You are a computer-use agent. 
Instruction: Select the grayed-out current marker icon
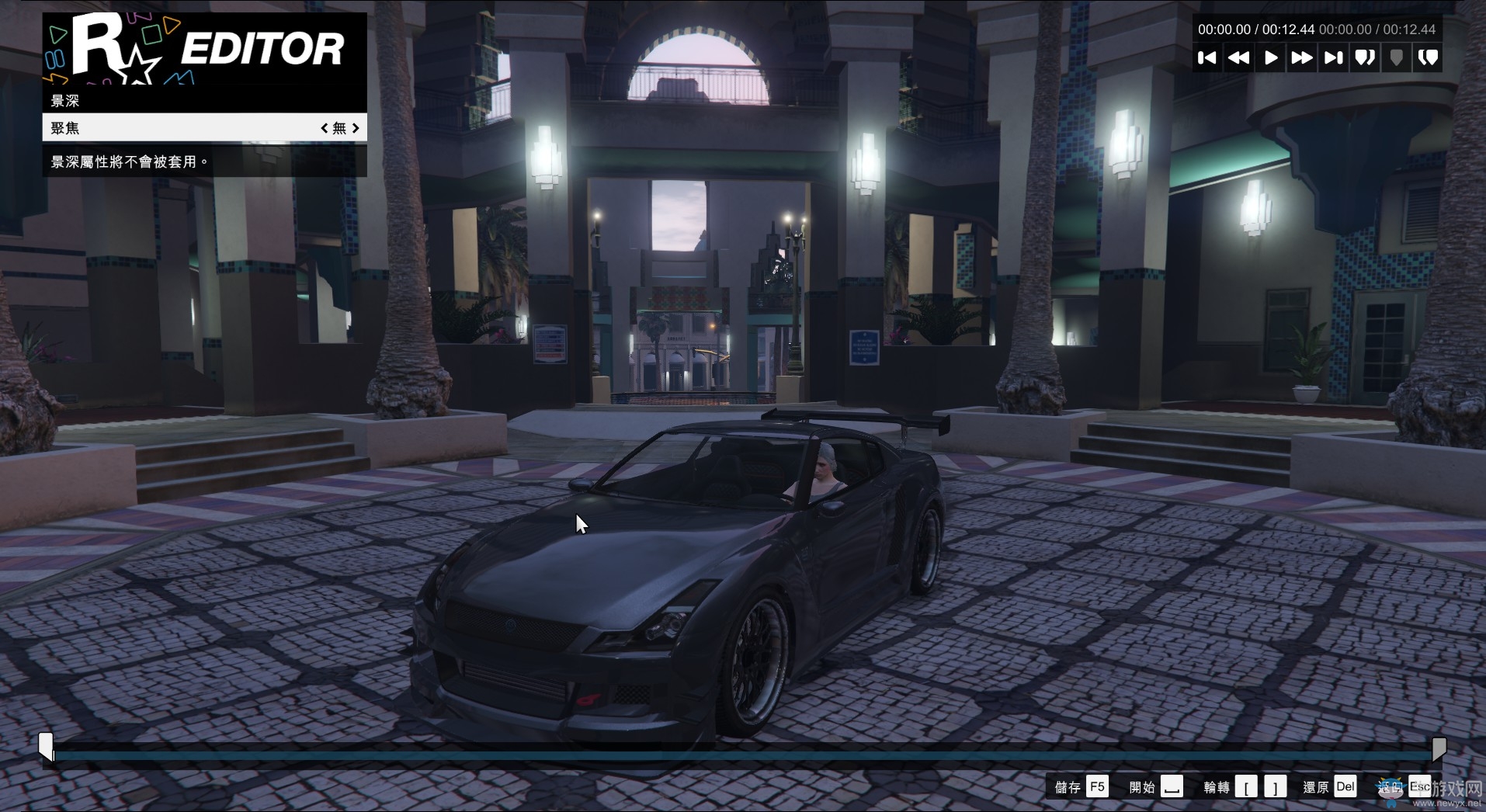[1396, 57]
